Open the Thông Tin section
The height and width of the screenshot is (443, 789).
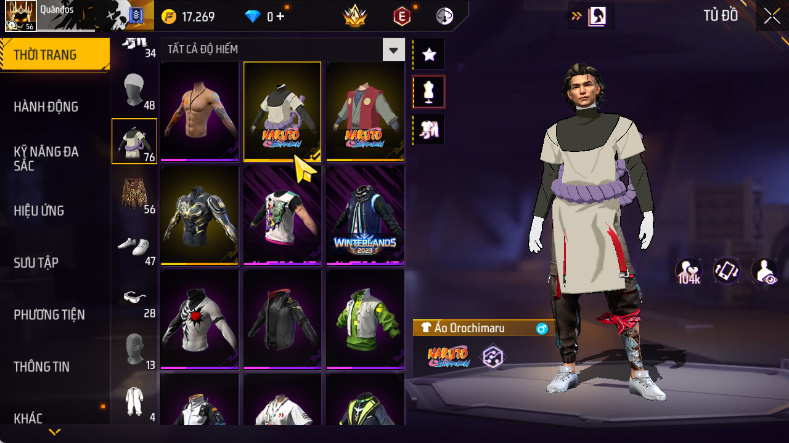pos(42,367)
